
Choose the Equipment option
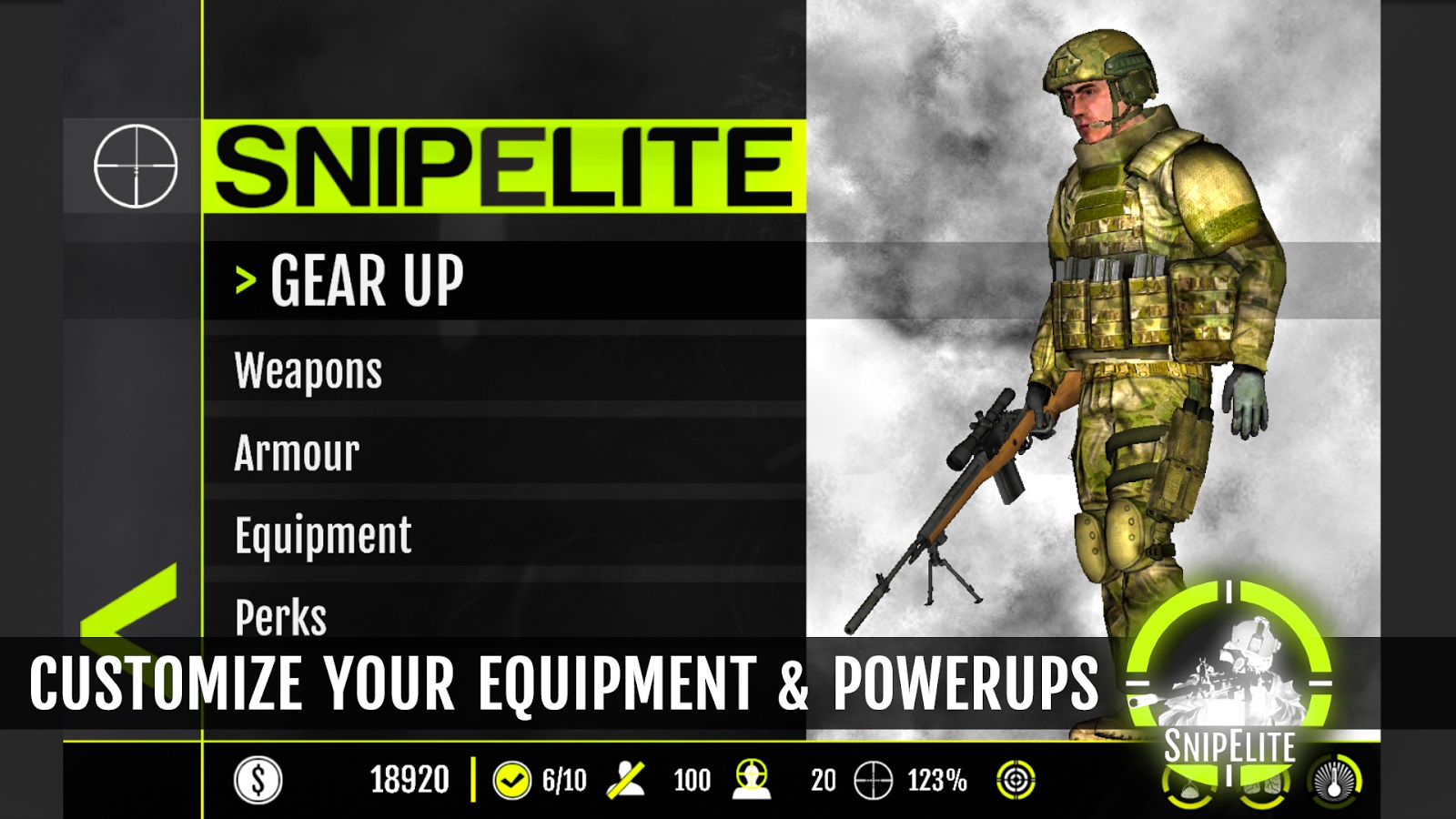click(323, 535)
